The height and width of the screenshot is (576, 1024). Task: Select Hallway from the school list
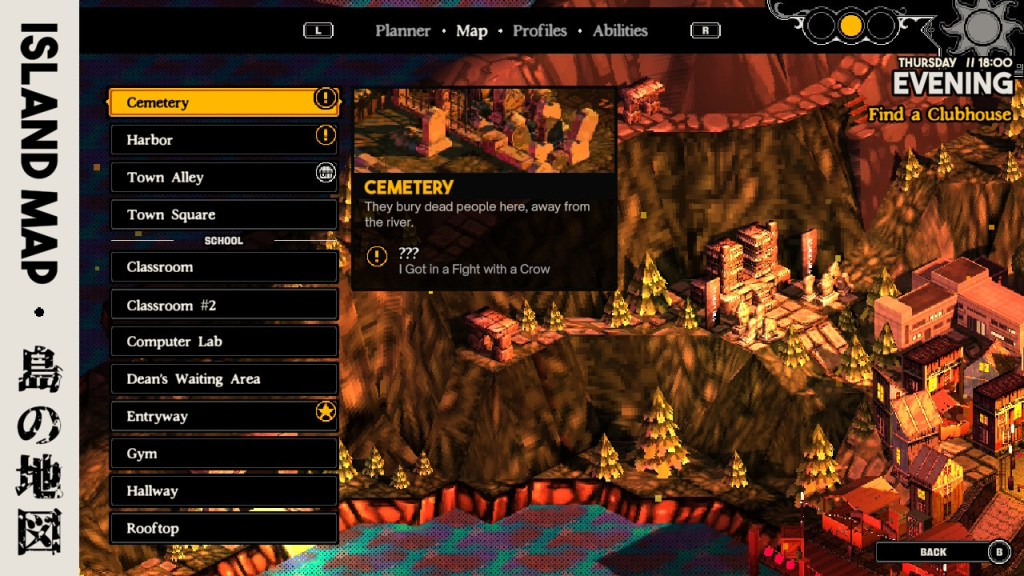pyautogui.click(x=222, y=491)
